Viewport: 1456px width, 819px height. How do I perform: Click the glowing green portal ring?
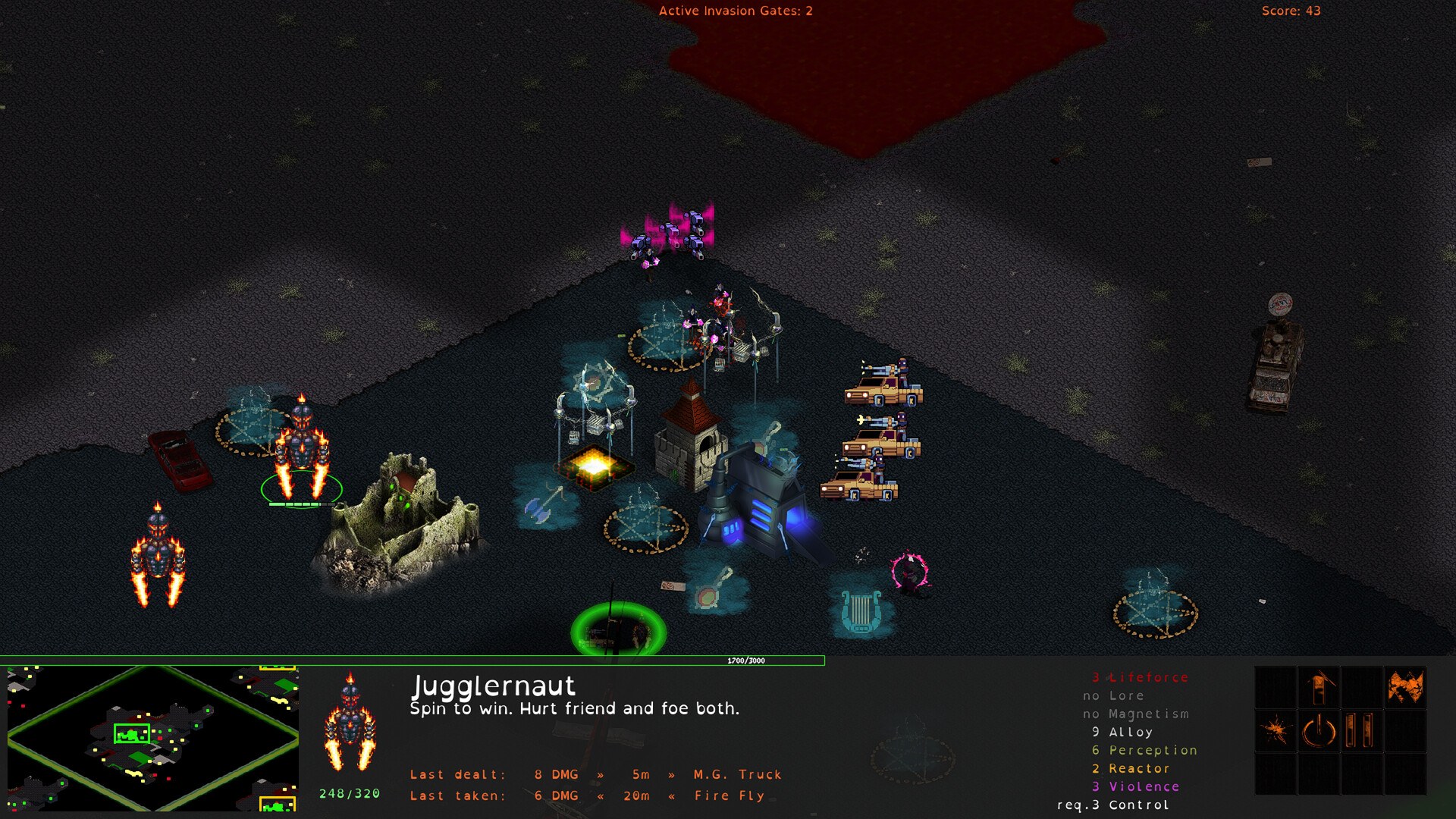click(x=618, y=628)
